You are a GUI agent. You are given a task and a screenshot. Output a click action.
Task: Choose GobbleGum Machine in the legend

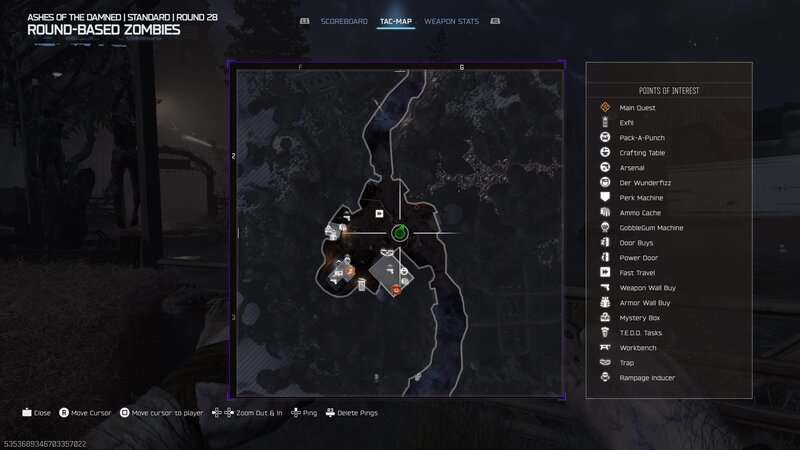[650, 227]
